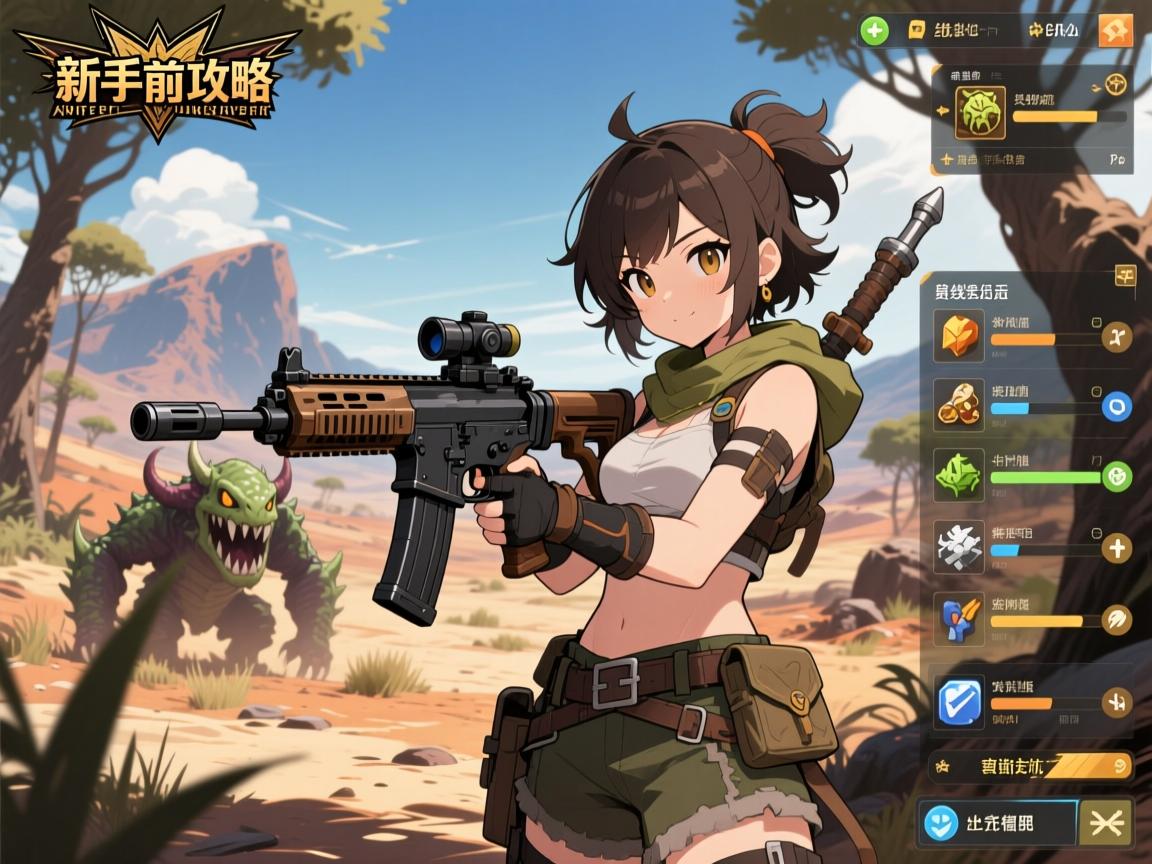
Task: Click the gold circular target icon
Action: coord(1116,86)
